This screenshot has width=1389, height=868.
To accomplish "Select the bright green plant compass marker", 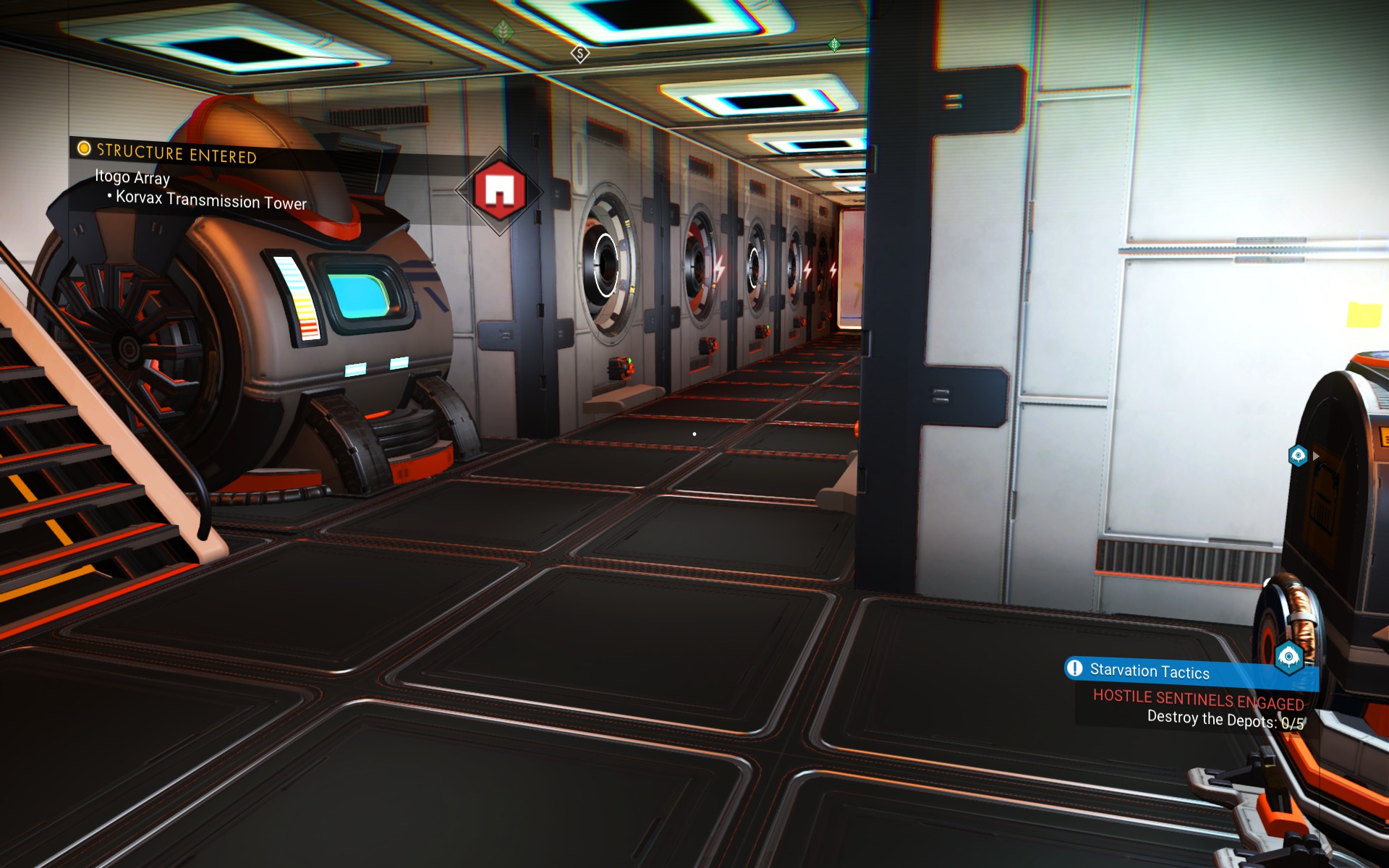I will point(834,45).
